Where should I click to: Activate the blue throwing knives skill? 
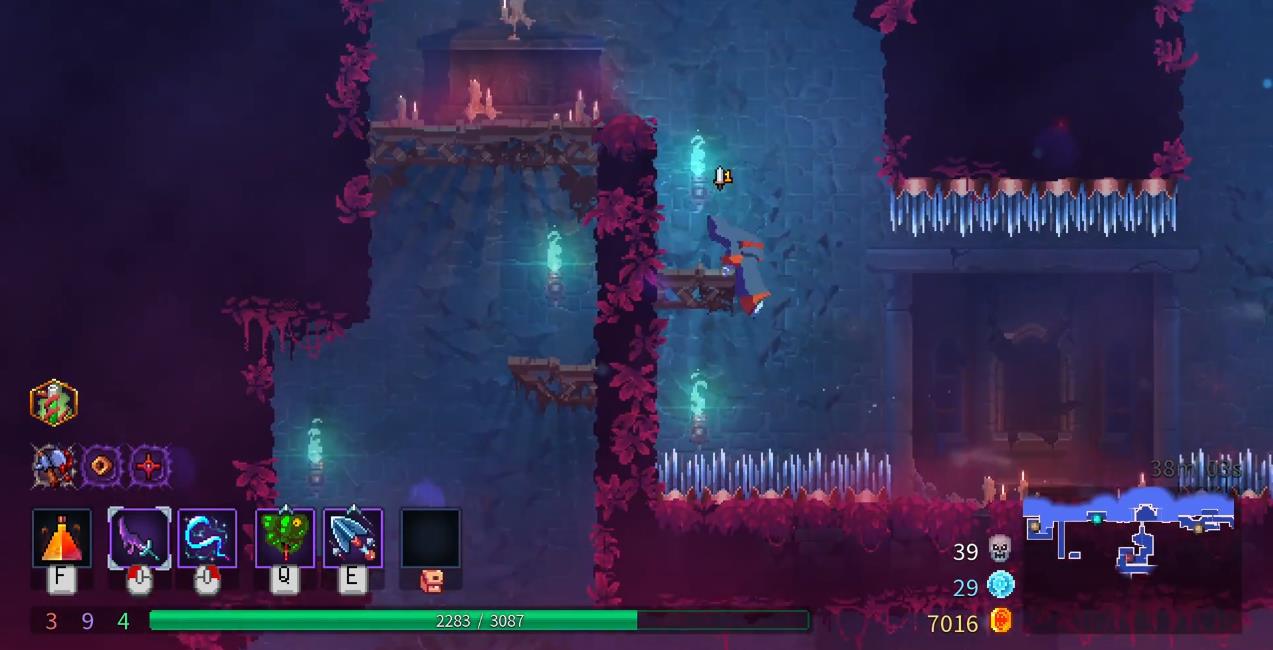click(352, 538)
